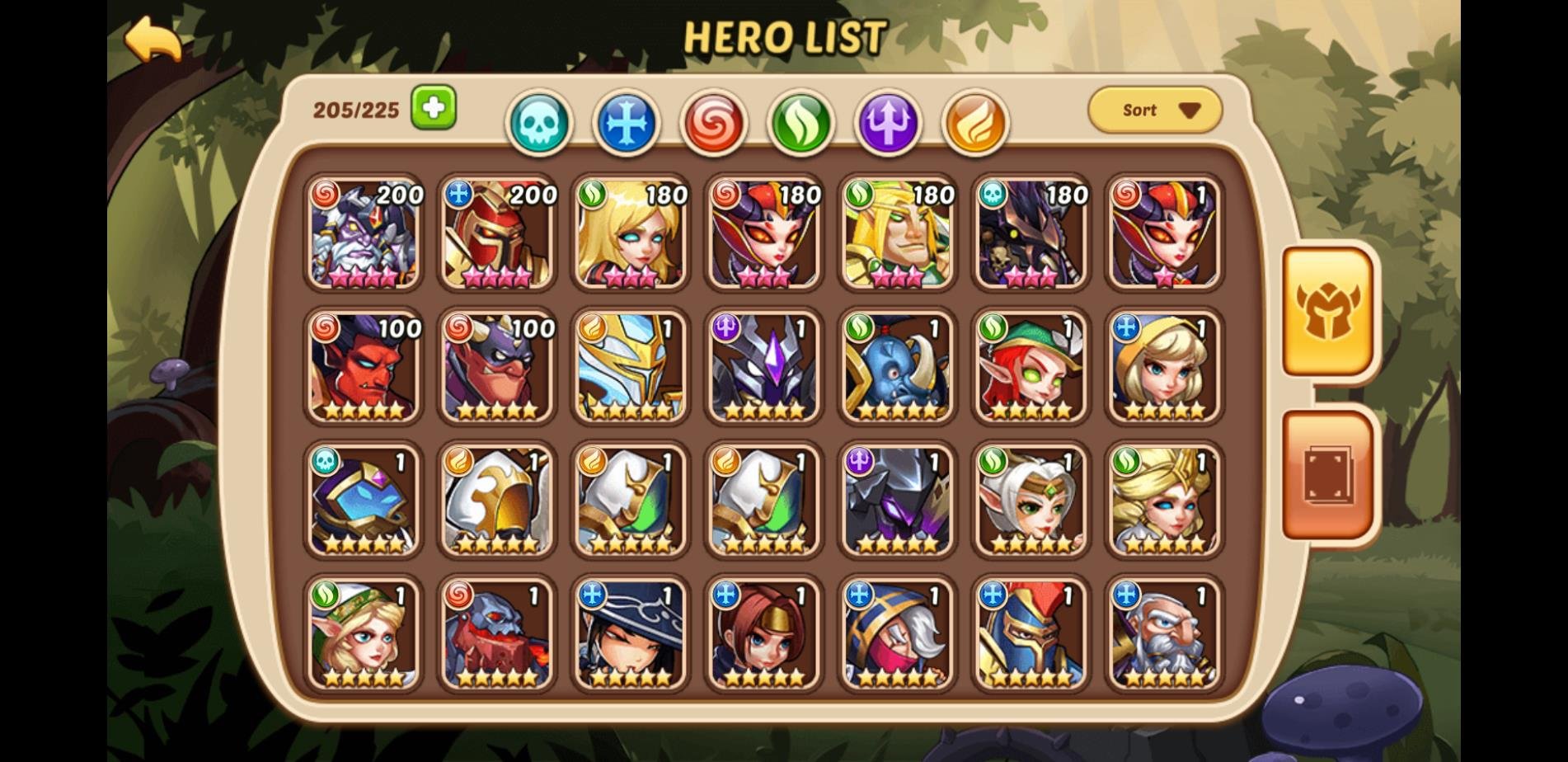This screenshot has width=1568, height=762.
Task: Select the level 180 blonde woman hero
Action: [x=631, y=233]
